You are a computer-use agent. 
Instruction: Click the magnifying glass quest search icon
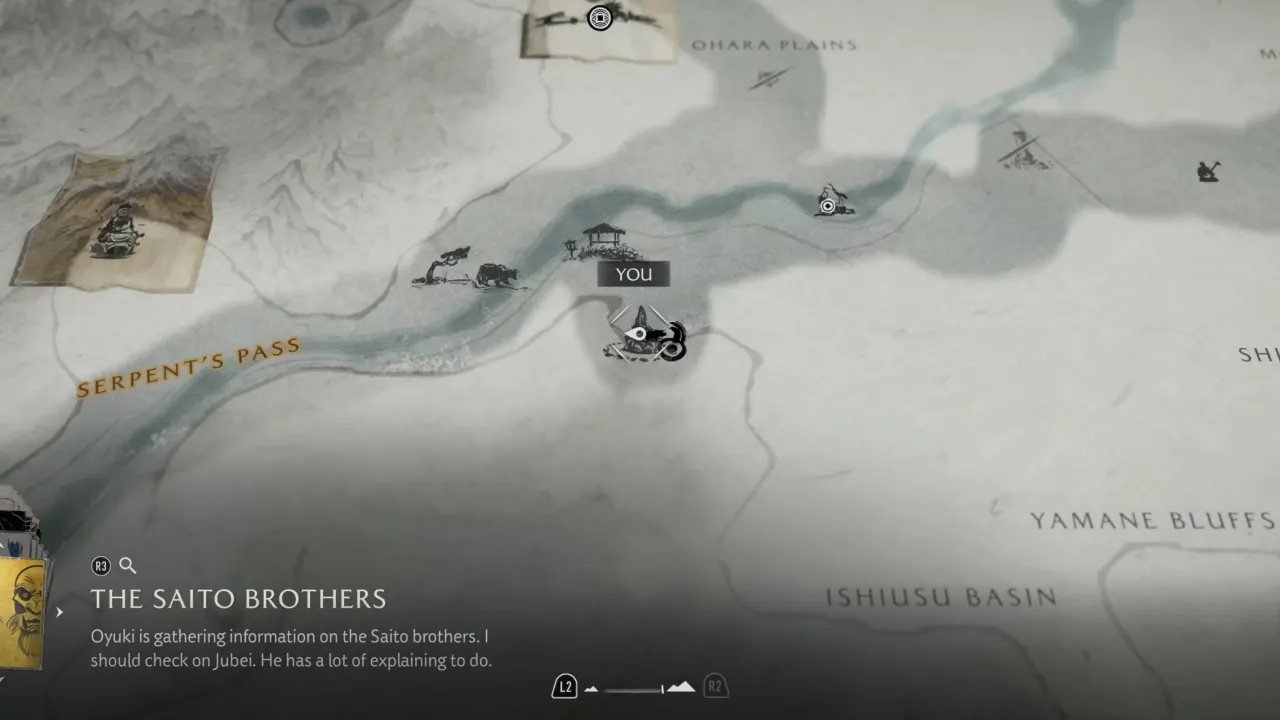pos(128,566)
